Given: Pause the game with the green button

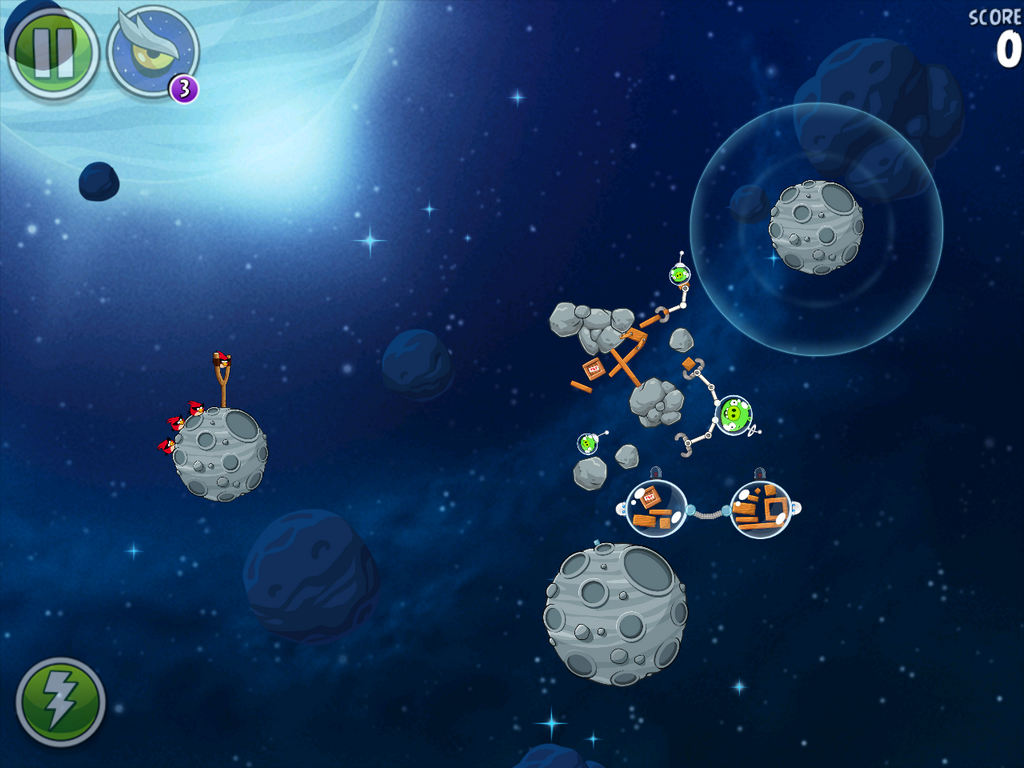Looking at the screenshot, I should [x=53, y=52].
